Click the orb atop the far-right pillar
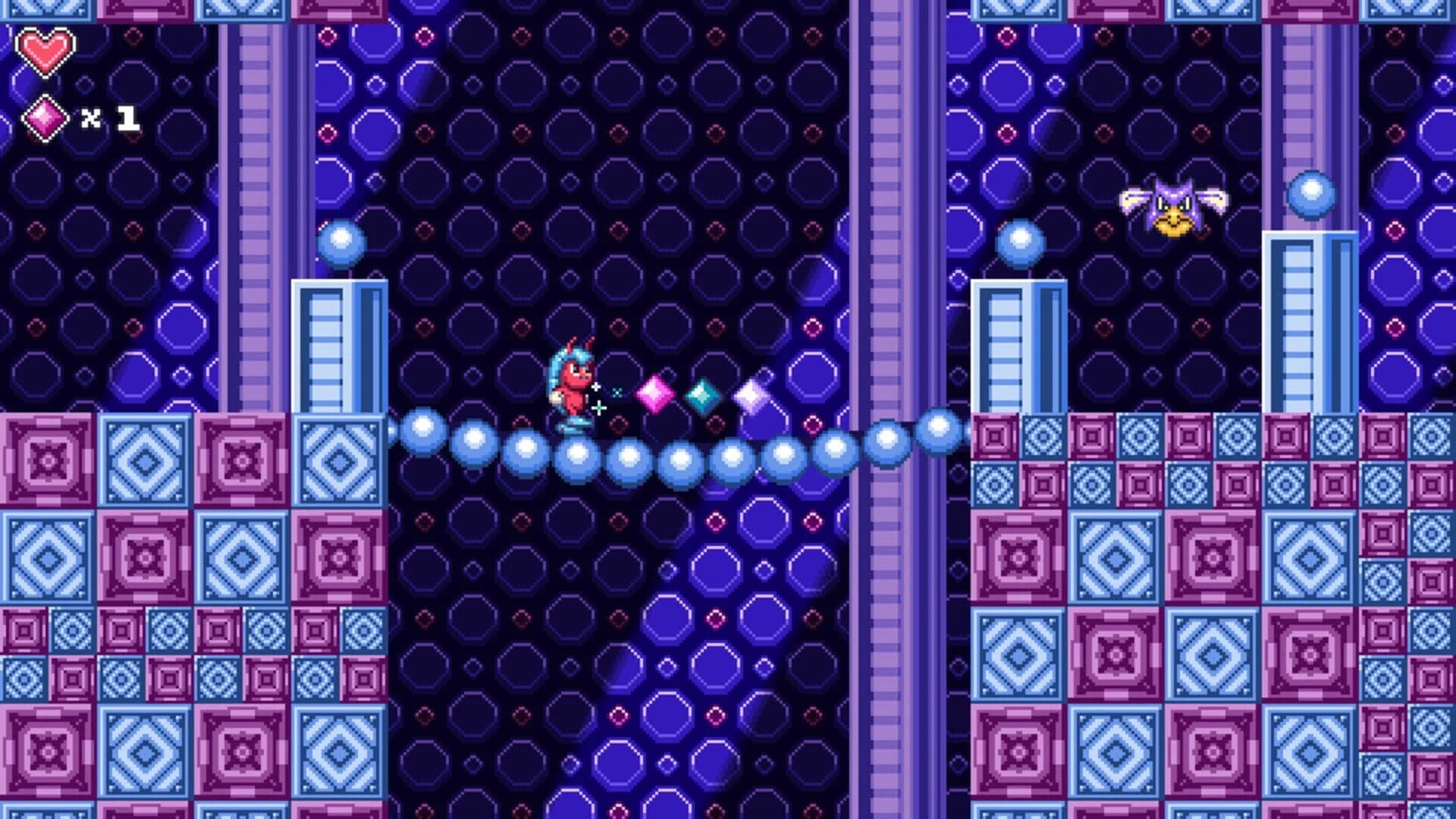 coord(1309,196)
